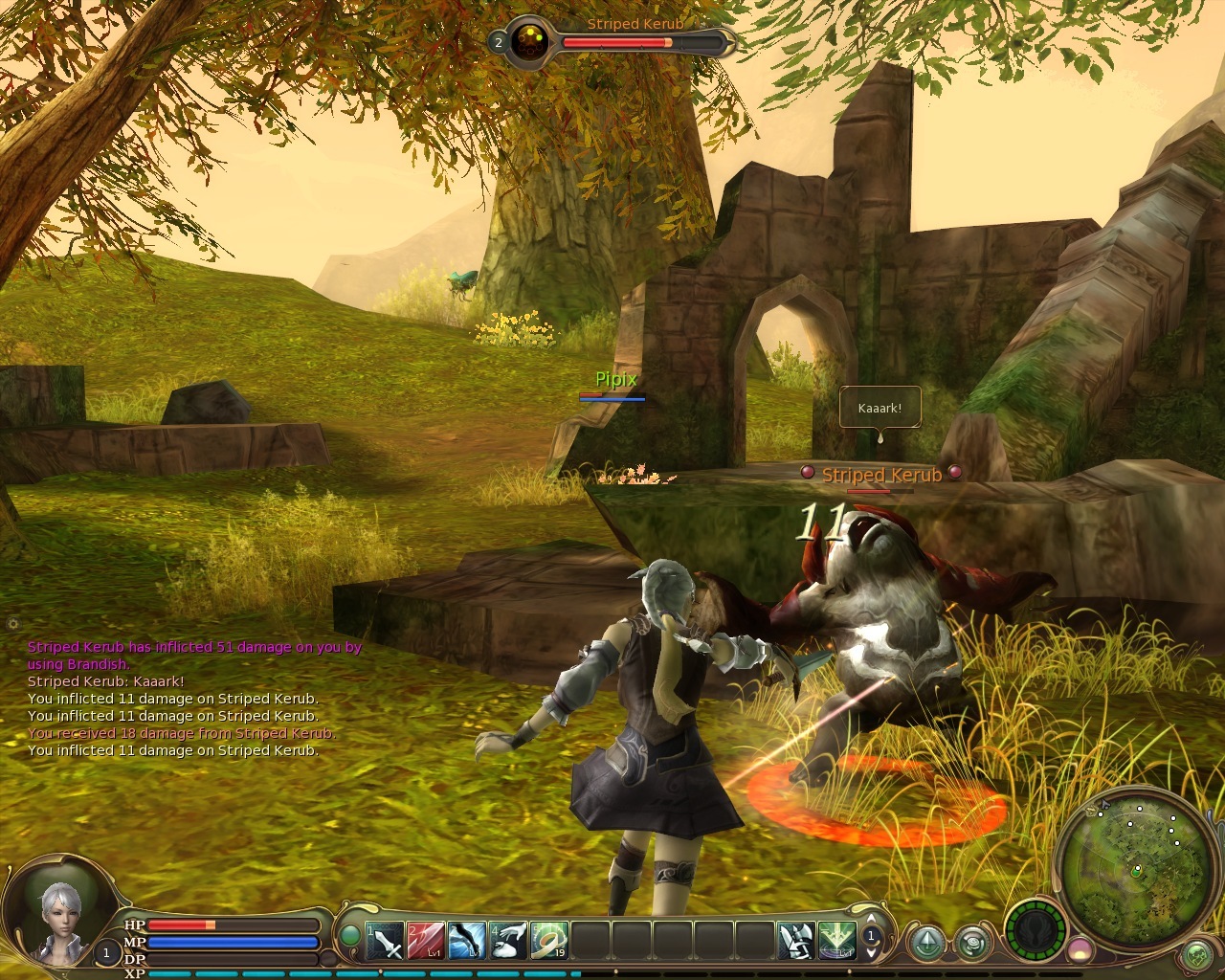The height and width of the screenshot is (980, 1225).
Task: Click the pink sunrise orb icon
Action: pos(1080,950)
